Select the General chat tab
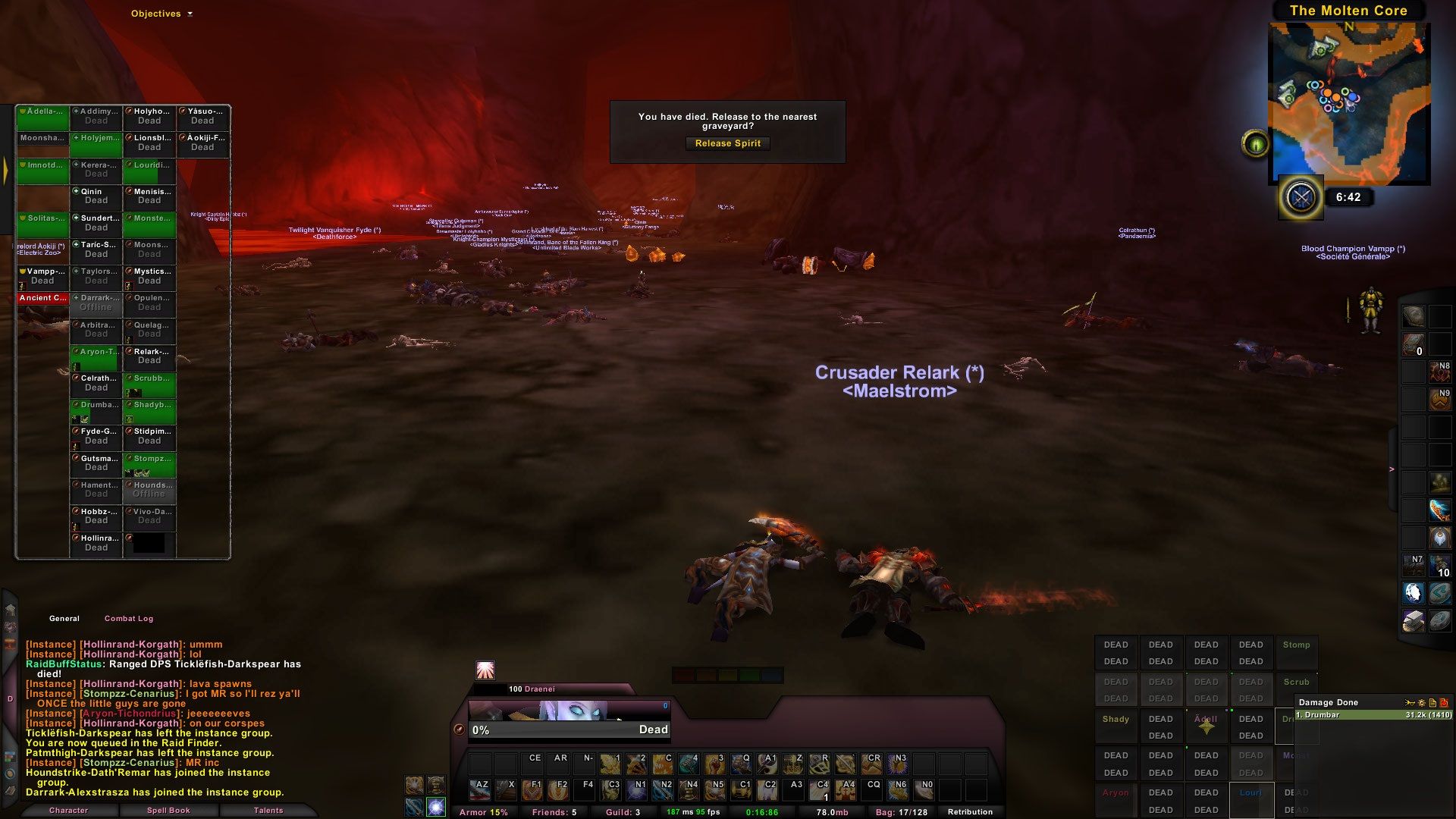This screenshot has height=819, width=1456. (x=64, y=618)
